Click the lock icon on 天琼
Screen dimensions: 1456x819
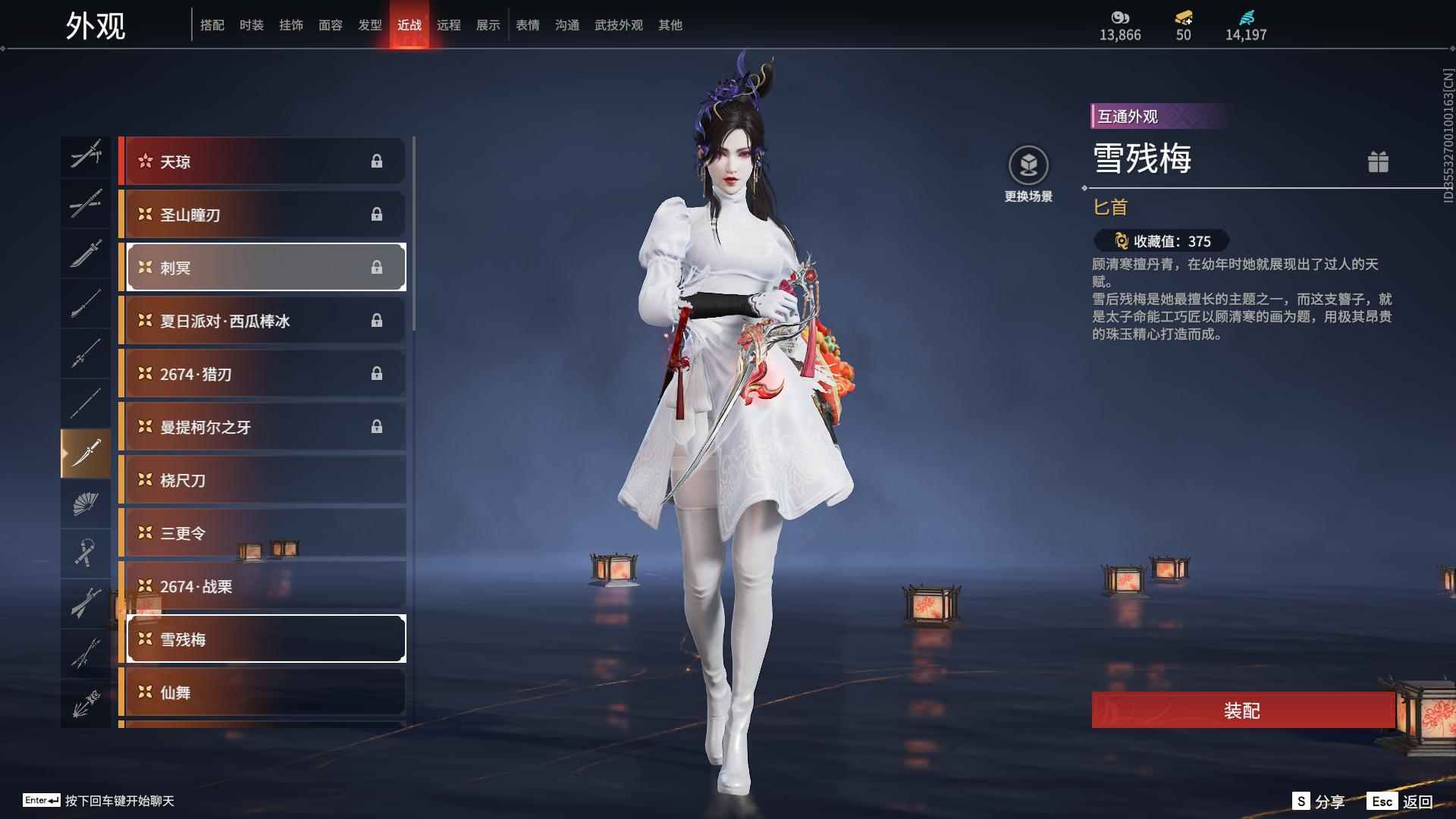click(378, 161)
